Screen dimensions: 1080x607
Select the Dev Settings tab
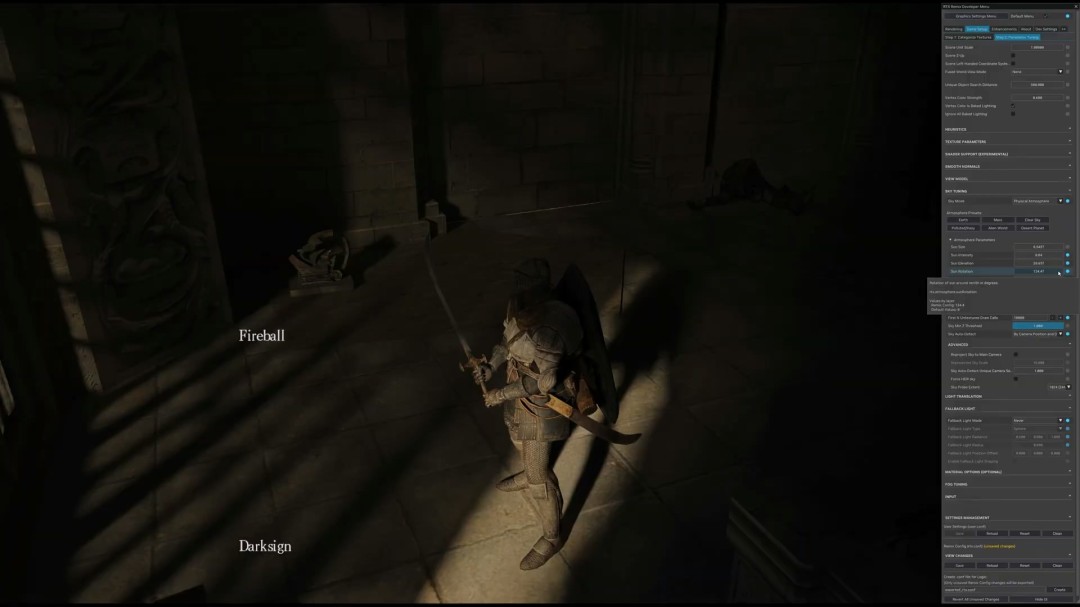1044,29
